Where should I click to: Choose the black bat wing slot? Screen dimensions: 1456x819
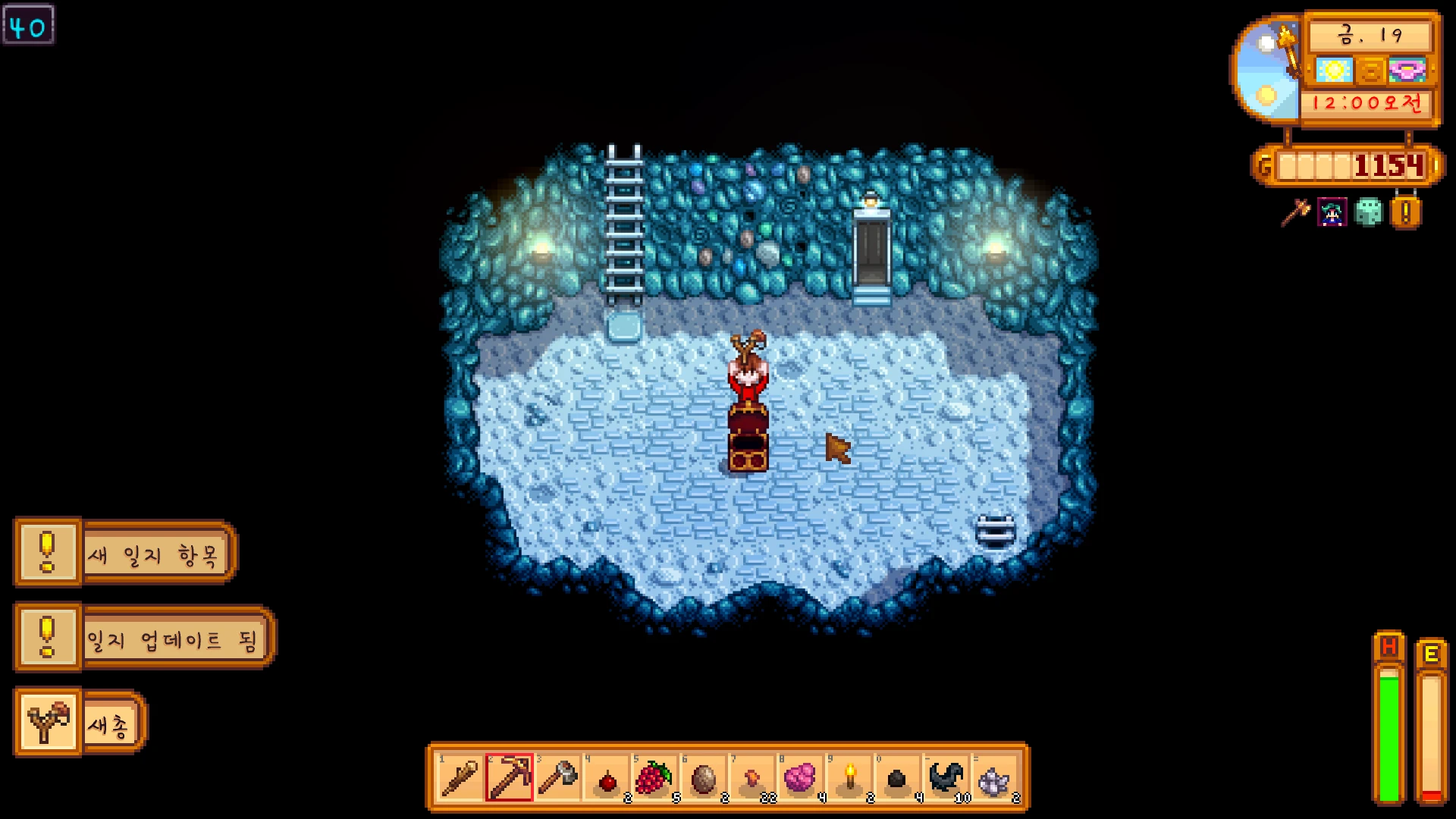click(946, 778)
